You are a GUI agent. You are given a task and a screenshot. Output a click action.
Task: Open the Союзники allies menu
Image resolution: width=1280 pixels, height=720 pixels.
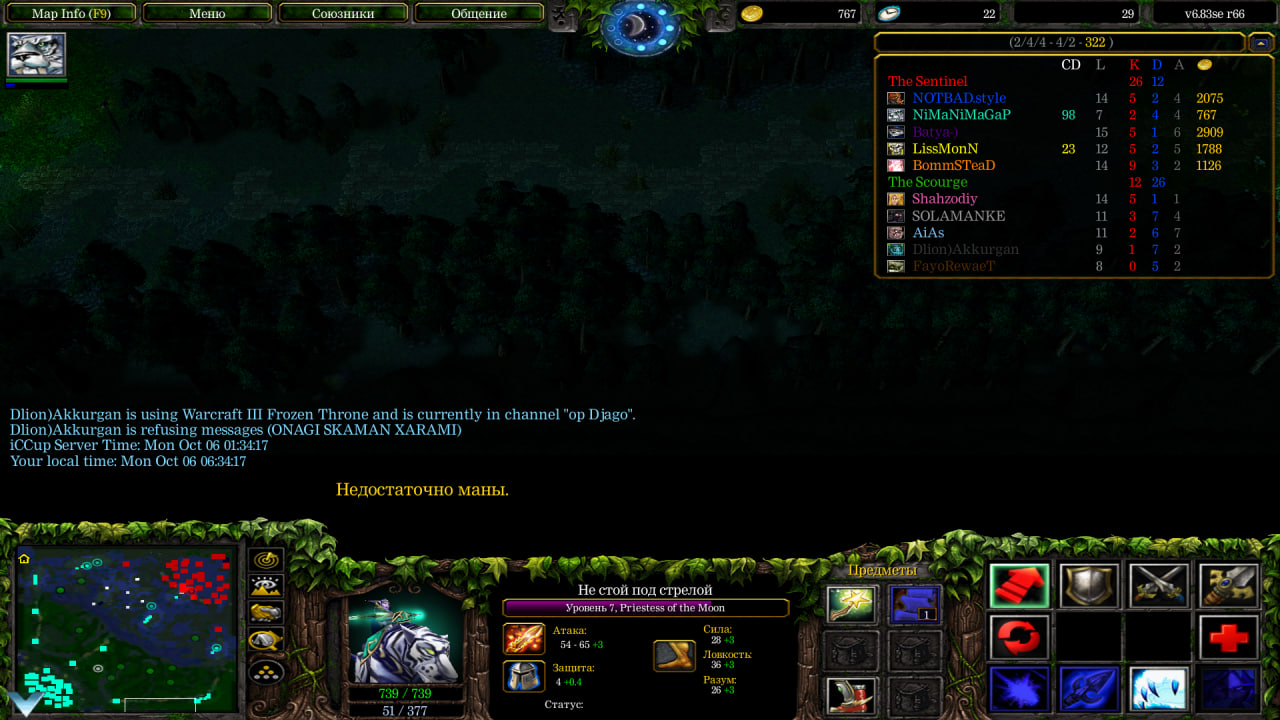343,14
